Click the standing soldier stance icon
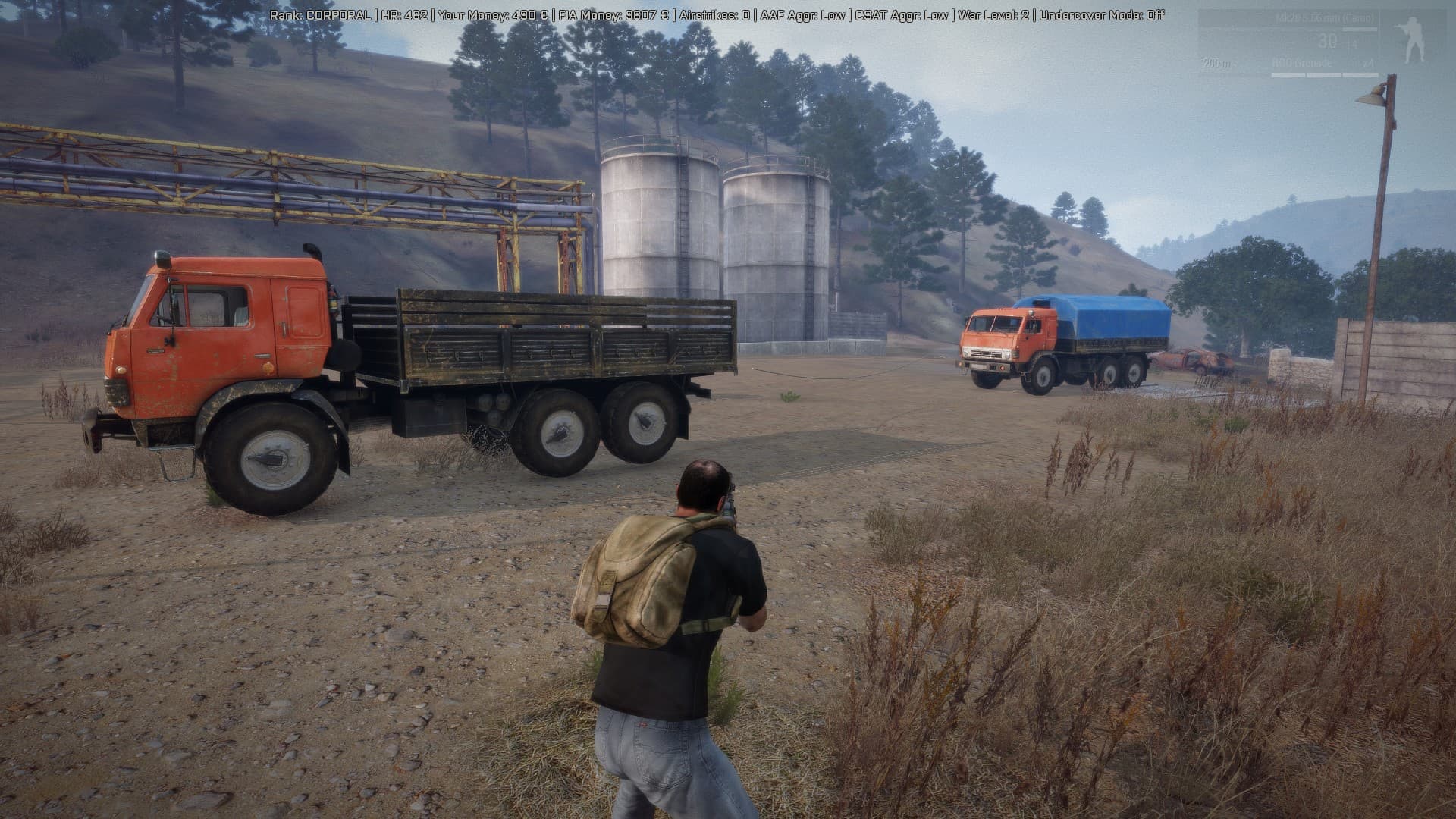The image size is (1456, 819). (1412, 42)
